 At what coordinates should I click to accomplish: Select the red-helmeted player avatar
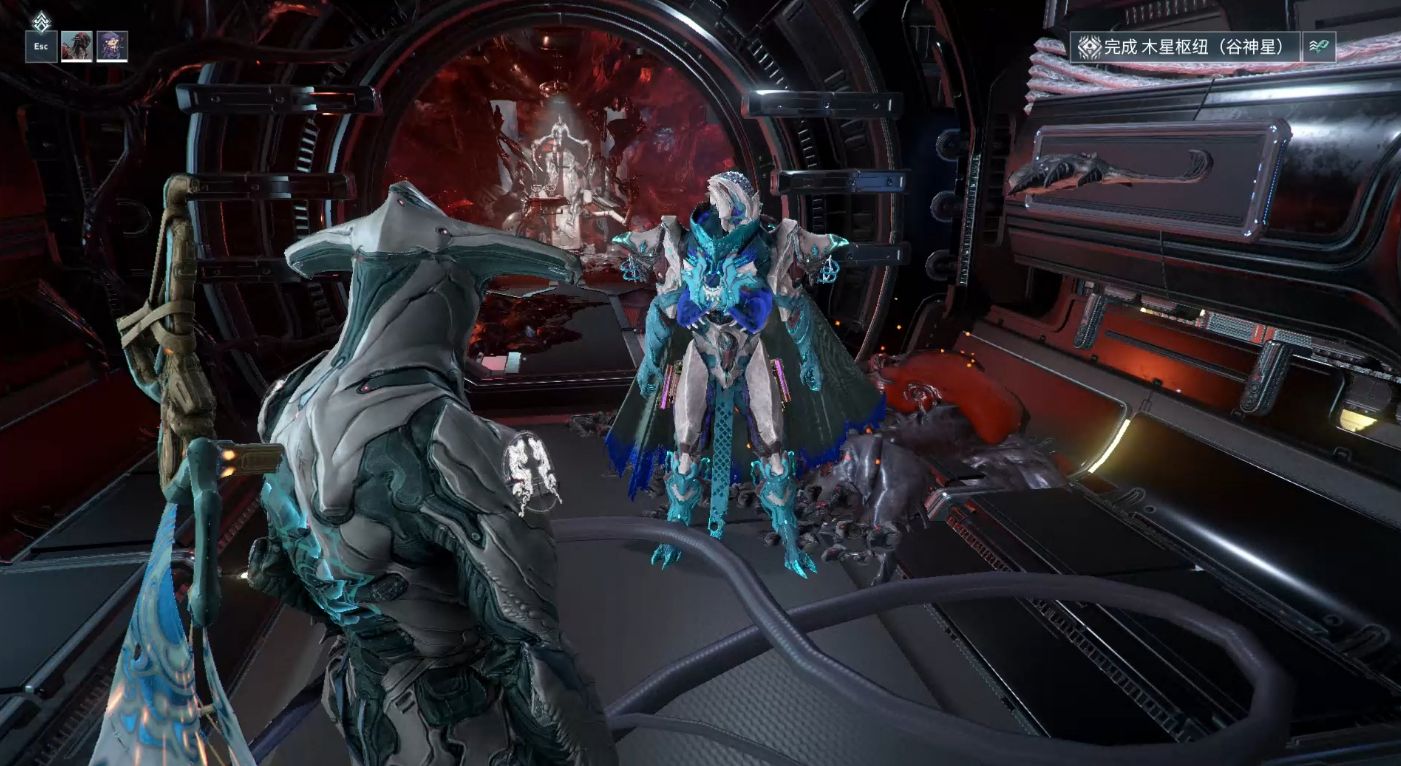pyautogui.click(x=77, y=47)
